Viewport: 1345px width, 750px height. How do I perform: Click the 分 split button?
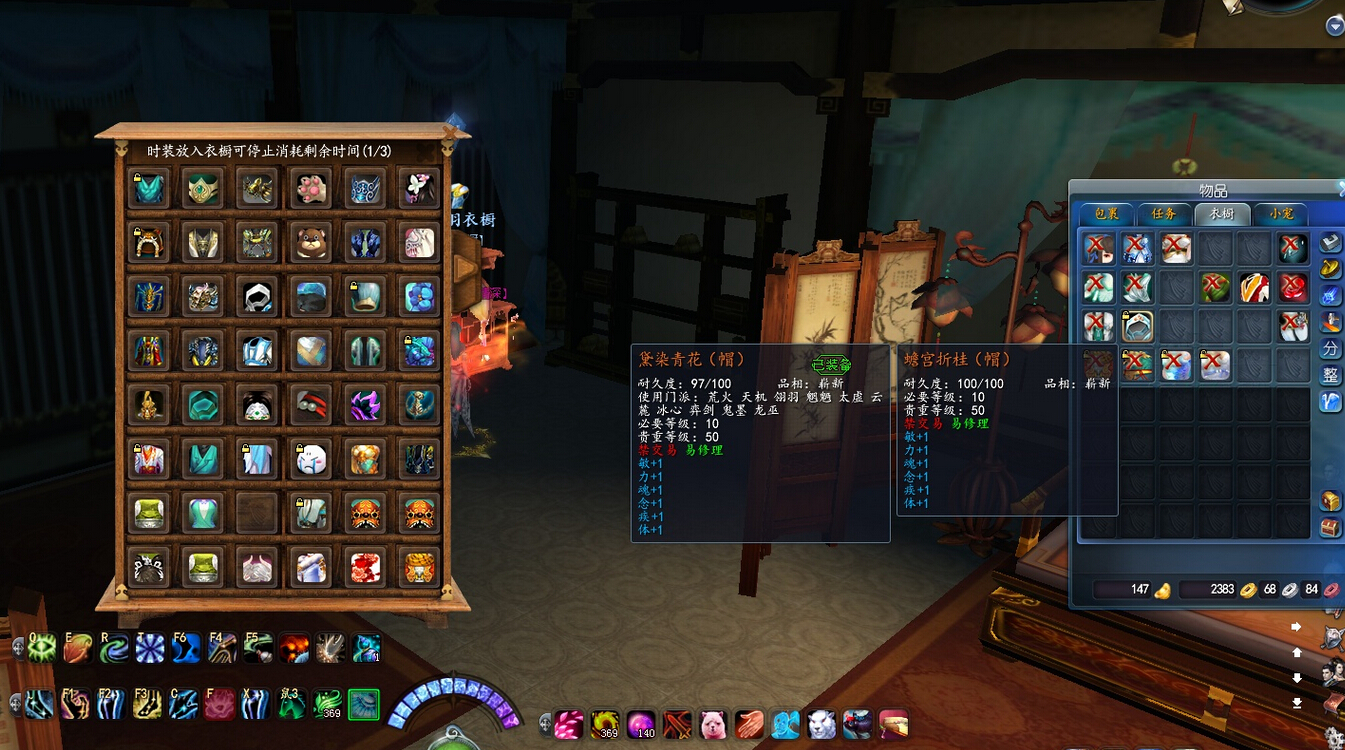coord(1330,349)
